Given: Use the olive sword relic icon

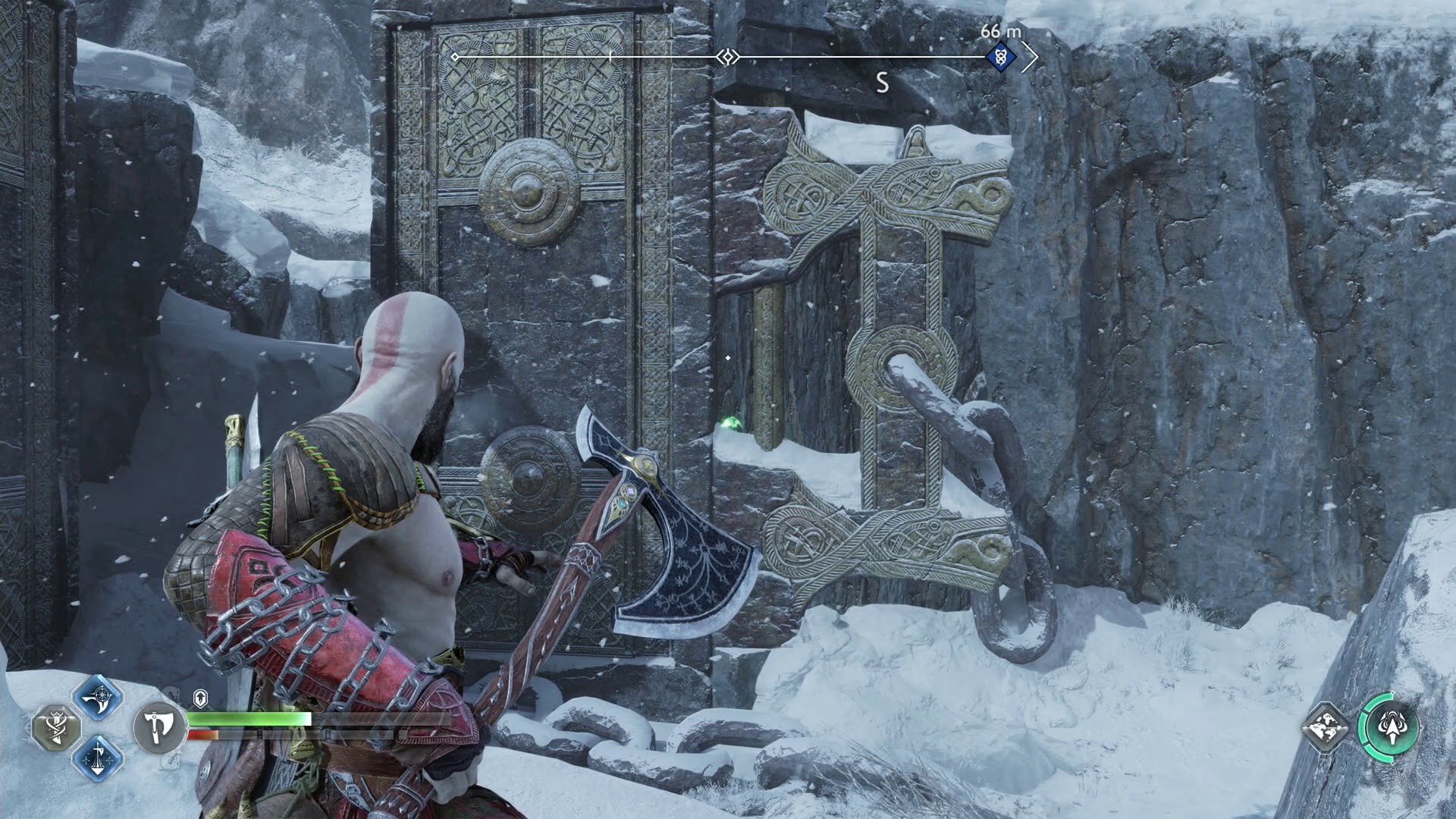Looking at the screenshot, I should [58, 728].
